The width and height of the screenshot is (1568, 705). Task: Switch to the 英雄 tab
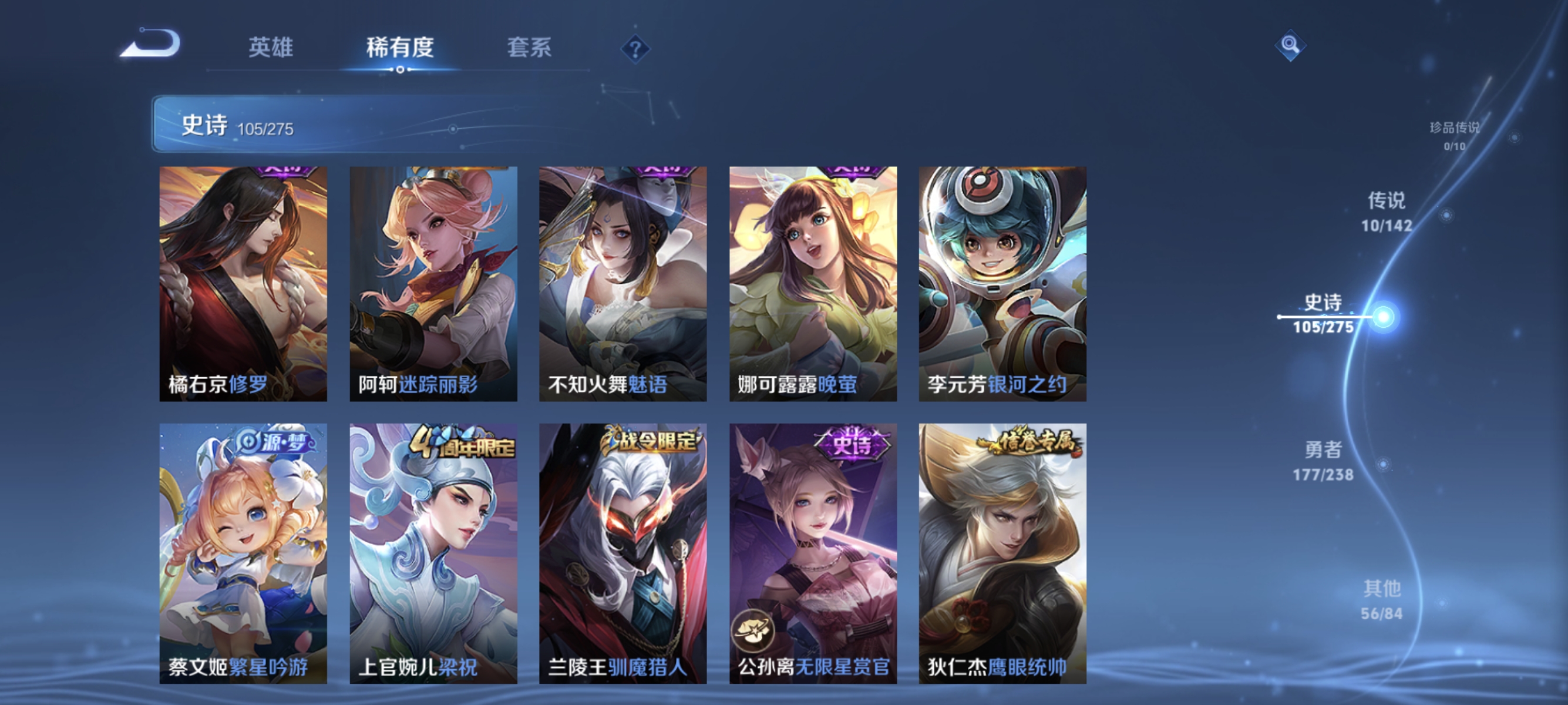(271, 50)
